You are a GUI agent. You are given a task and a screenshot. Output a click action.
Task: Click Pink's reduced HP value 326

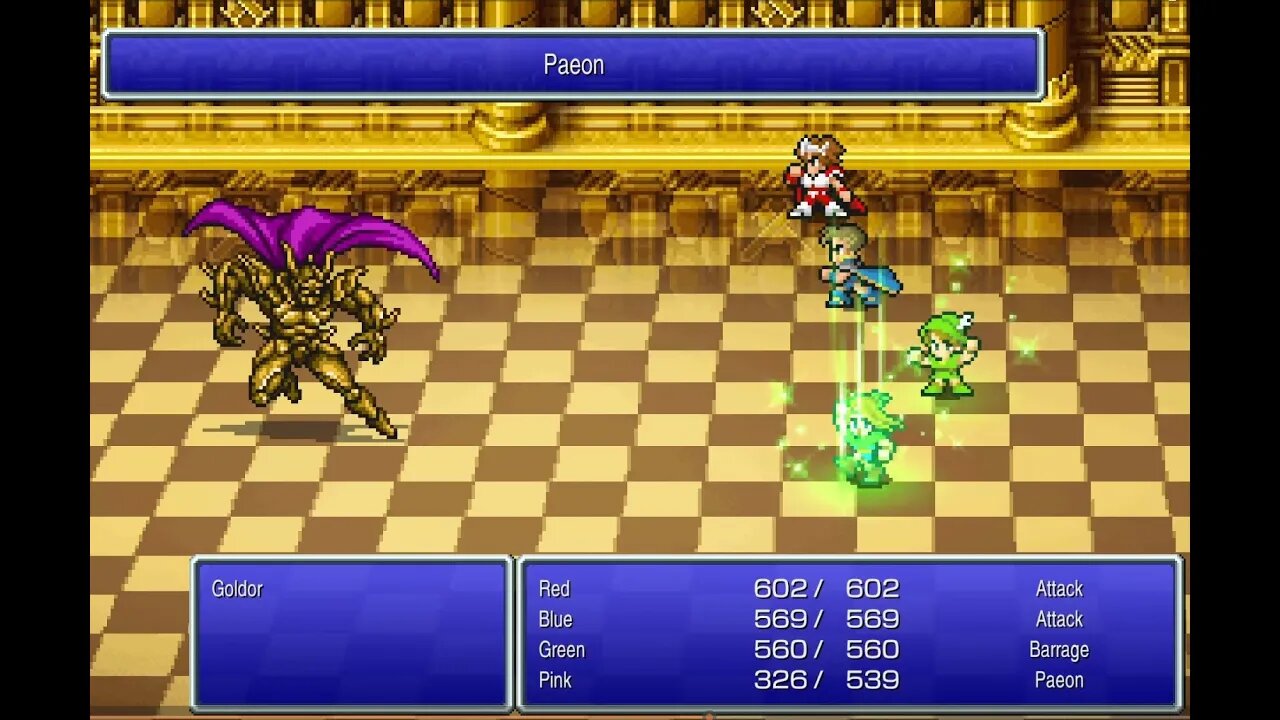pyautogui.click(x=780, y=681)
